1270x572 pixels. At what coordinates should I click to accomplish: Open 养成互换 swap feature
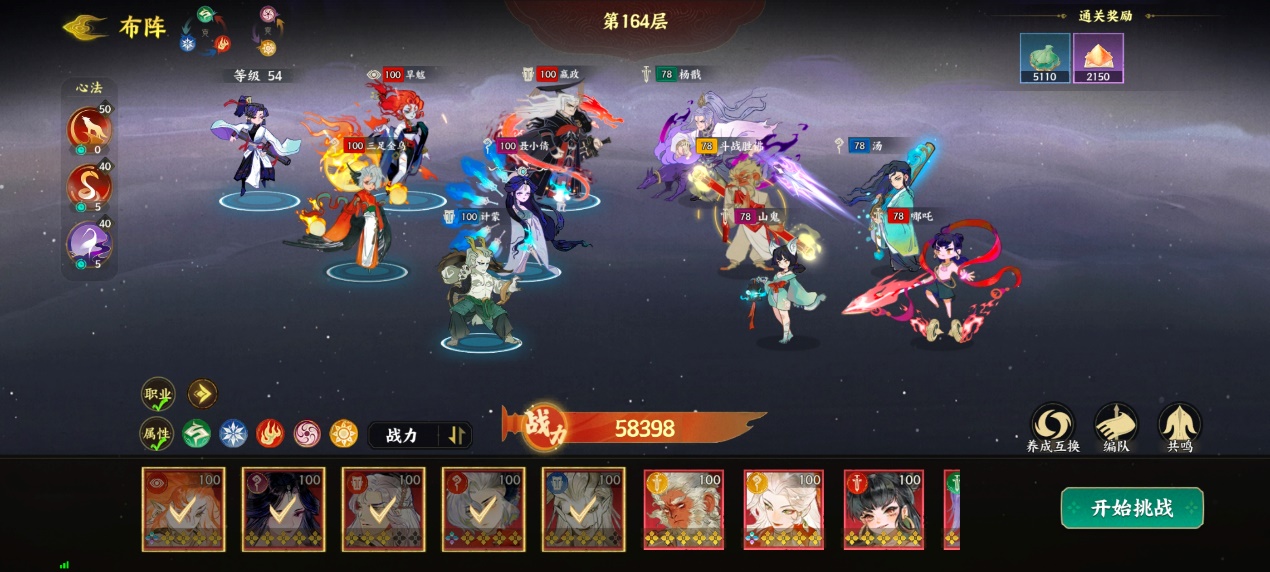[x=1052, y=424]
